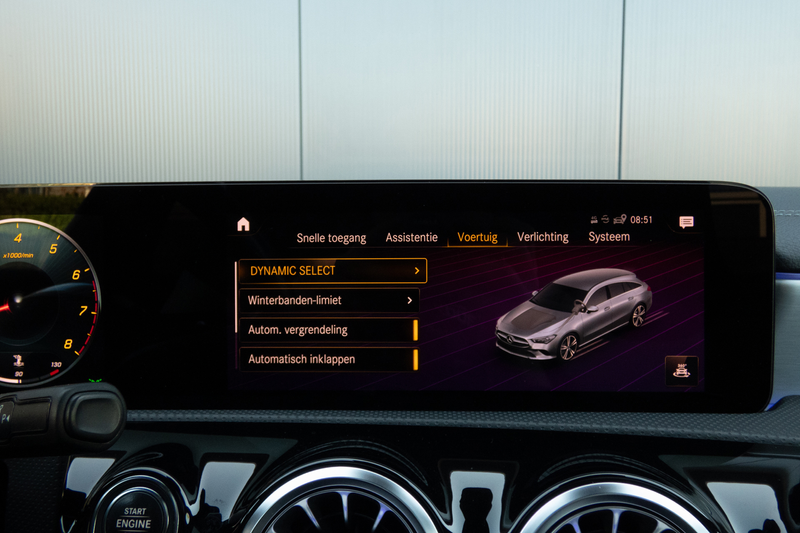
Task: Select the Voertuig tab
Action: [477, 238]
